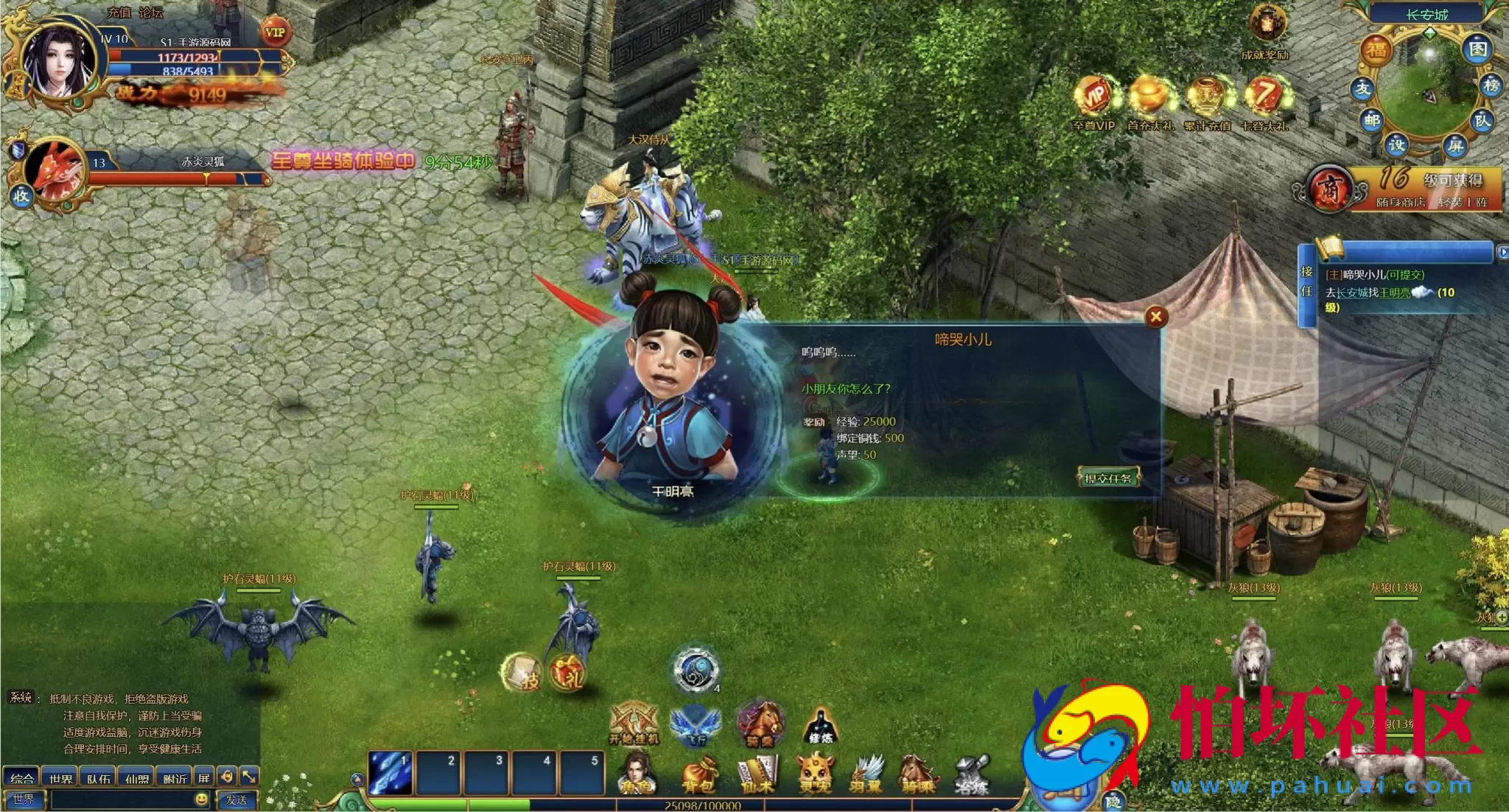Image resolution: width=1509 pixels, height=812 pixels.
Task: Open the 商 portable shop
Action: 1329,189
